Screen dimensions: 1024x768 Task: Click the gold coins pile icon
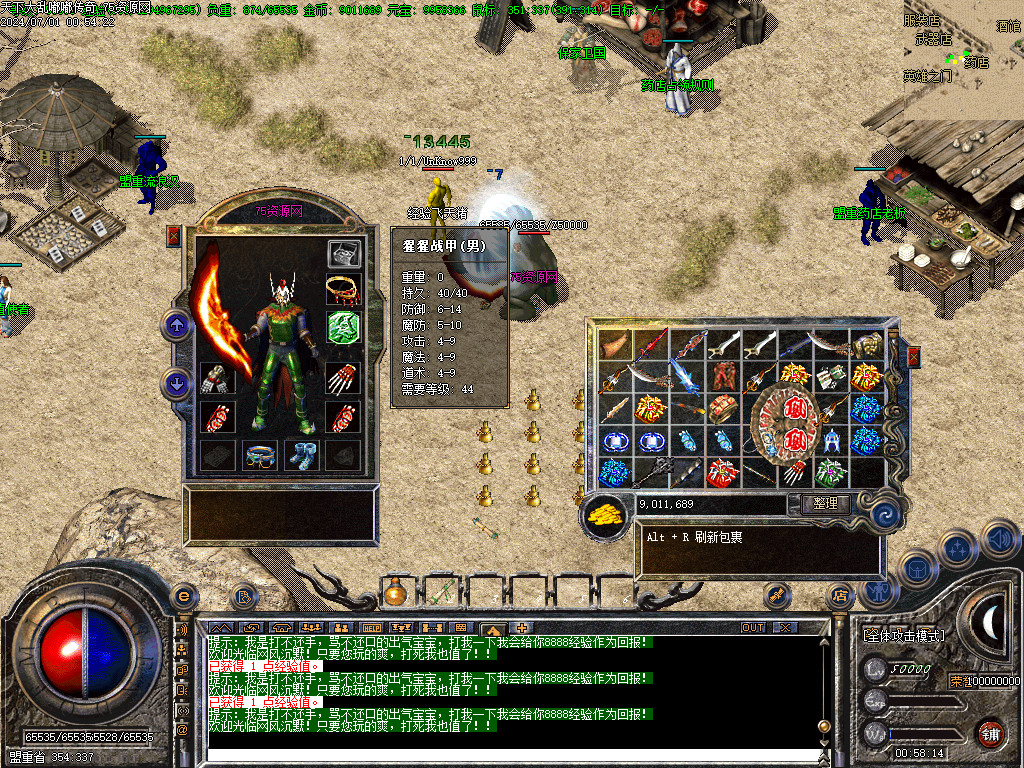point(603,514)
